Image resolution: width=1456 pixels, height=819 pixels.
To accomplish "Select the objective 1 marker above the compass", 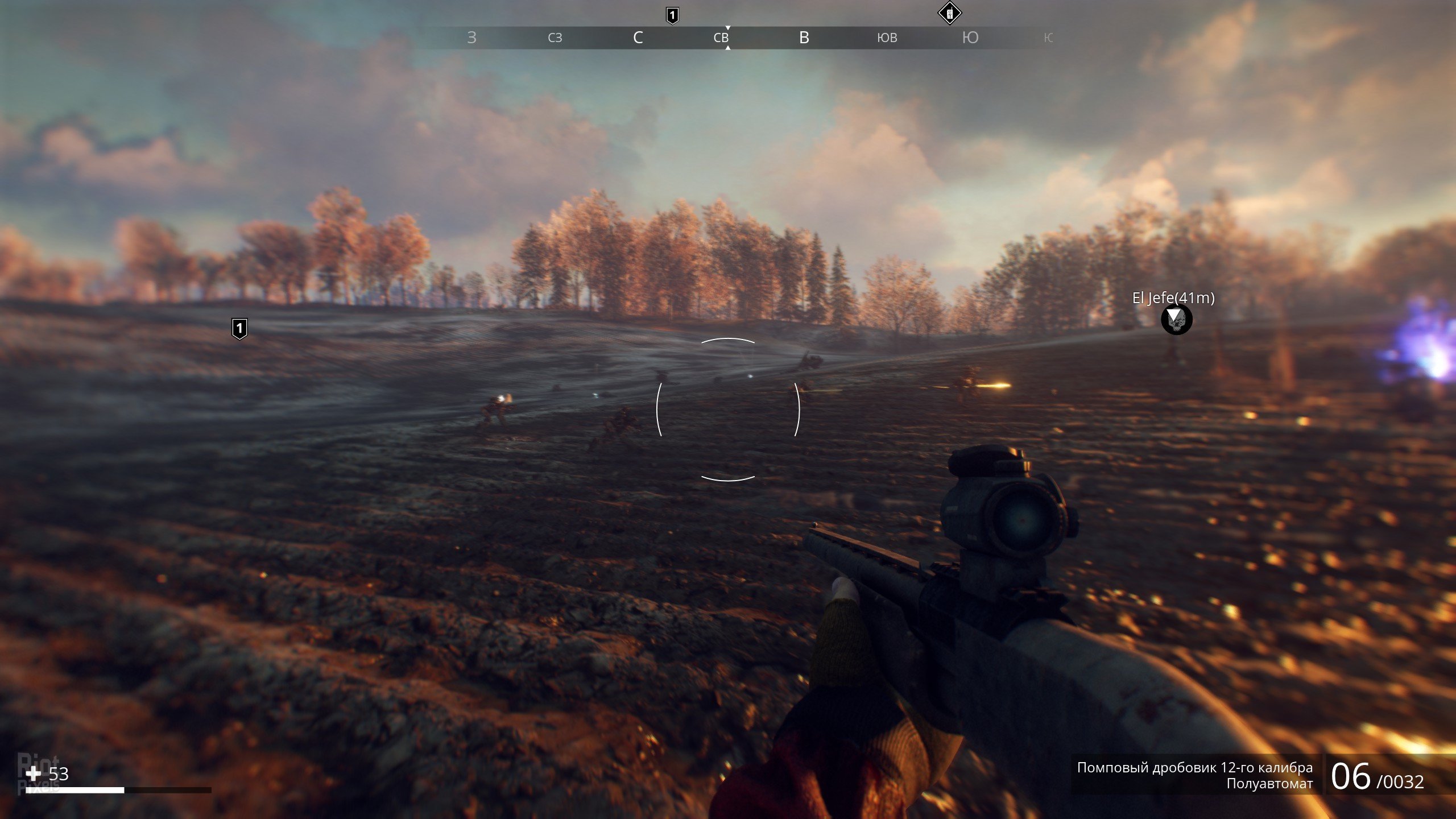I will coord(672,15).
